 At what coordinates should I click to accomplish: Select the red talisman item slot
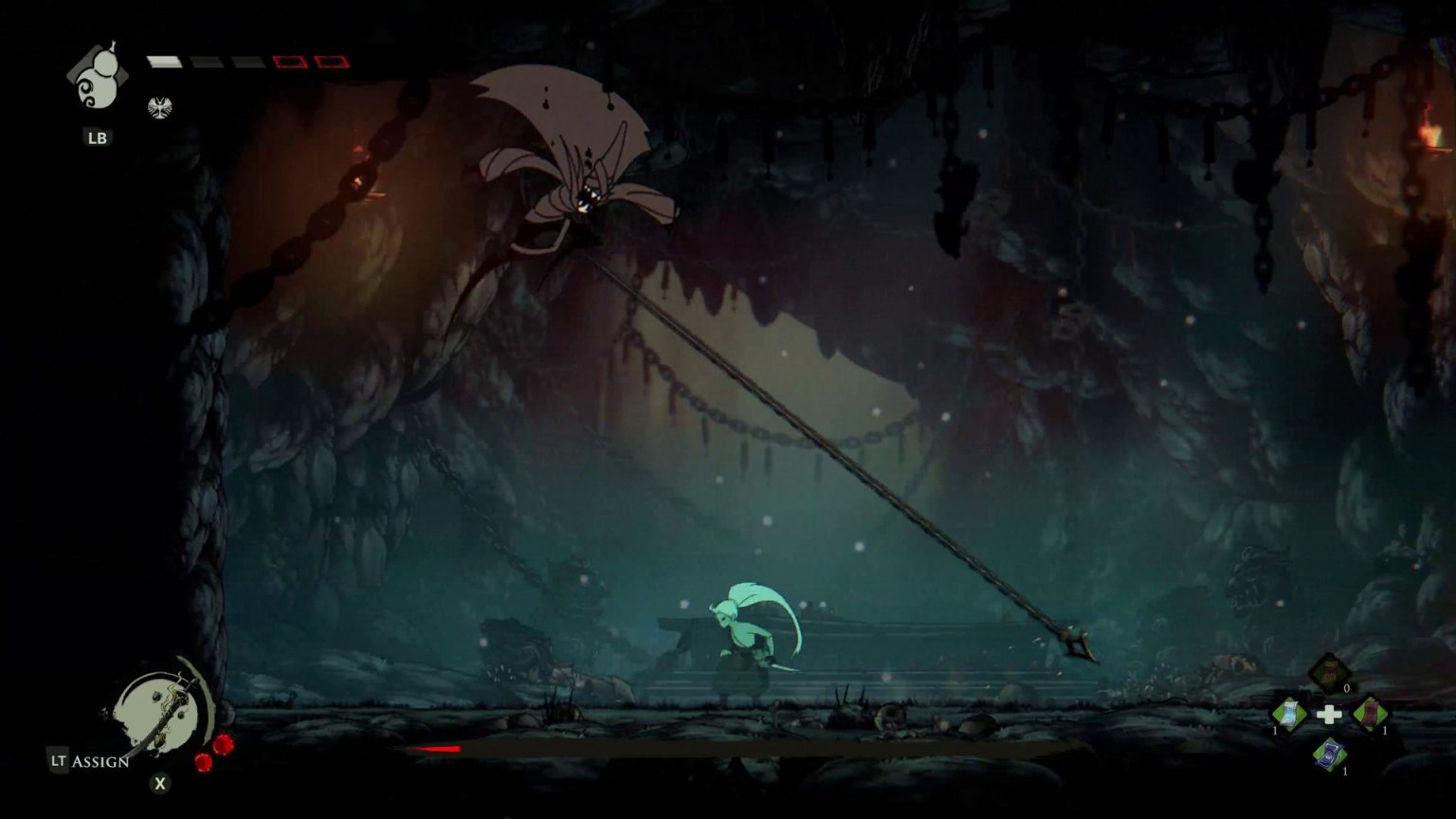[x=1370, y=714]
